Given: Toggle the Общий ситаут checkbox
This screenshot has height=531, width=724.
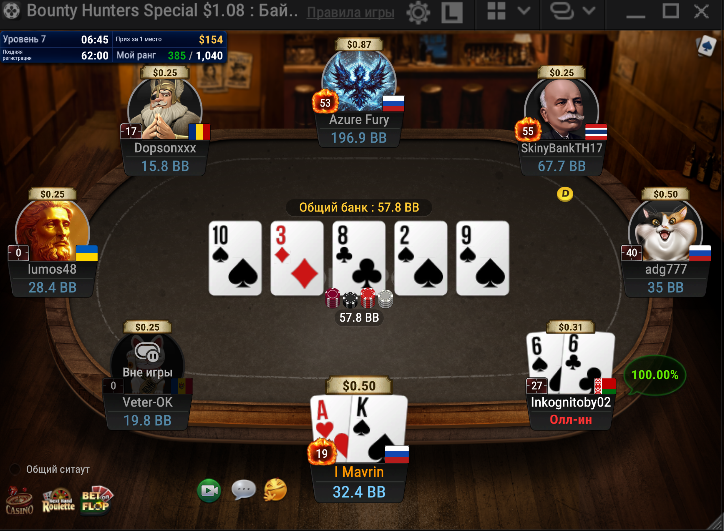Looking at the screenshot, I should 15,468.
